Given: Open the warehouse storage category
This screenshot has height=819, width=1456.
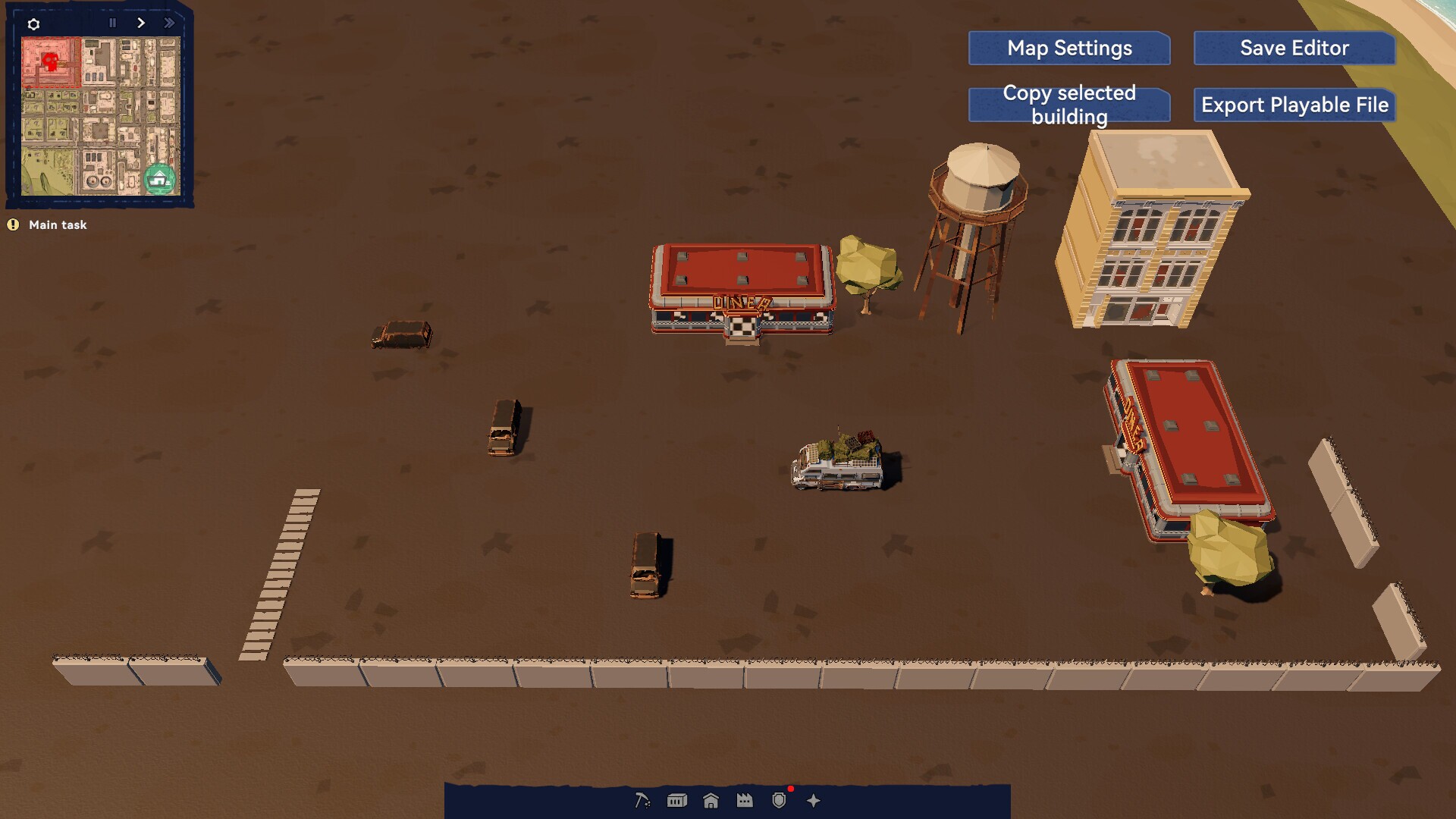Looking at the screenshot, I should point(676,800).
